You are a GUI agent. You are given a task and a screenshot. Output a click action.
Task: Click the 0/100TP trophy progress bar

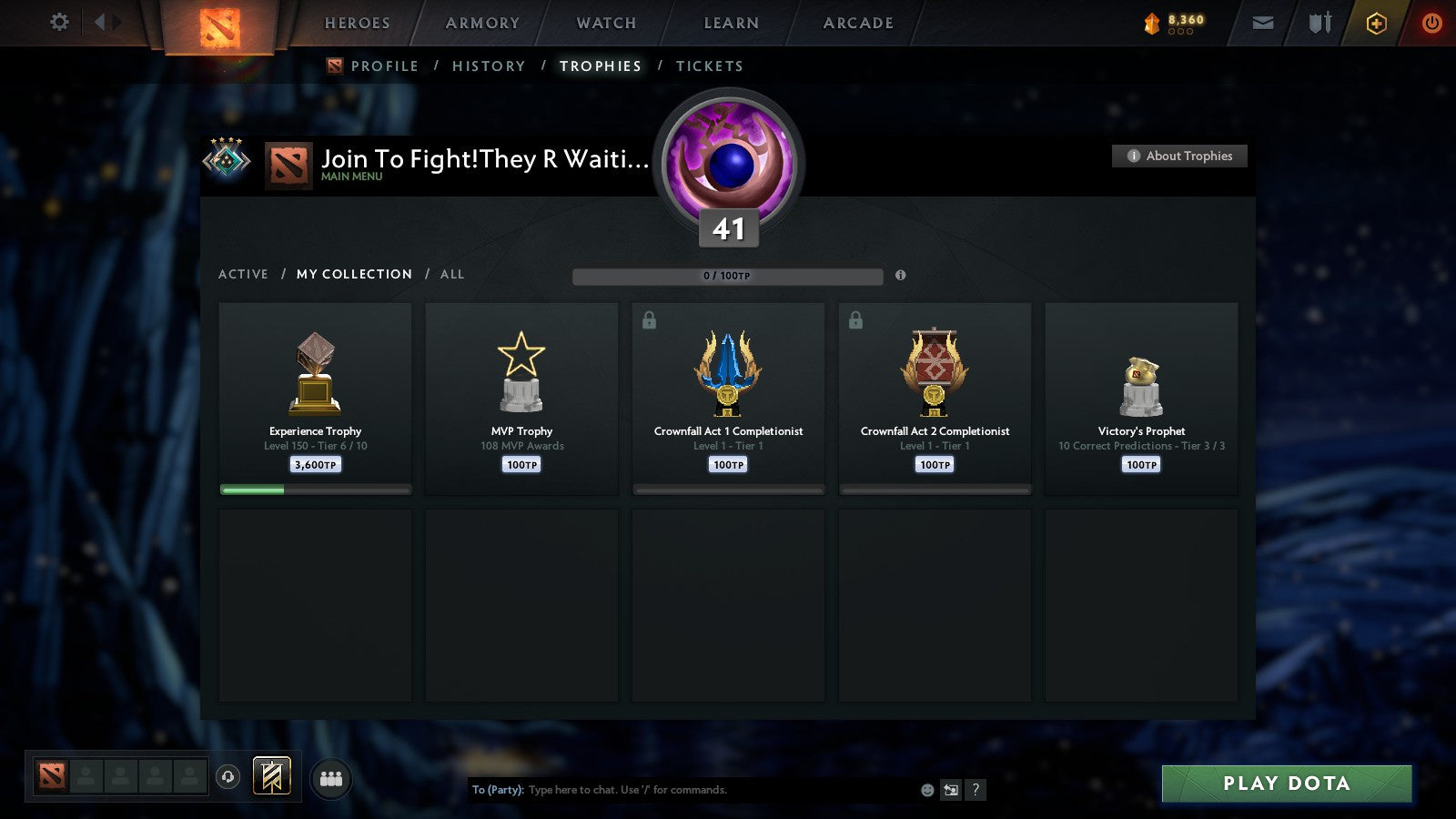727,276
